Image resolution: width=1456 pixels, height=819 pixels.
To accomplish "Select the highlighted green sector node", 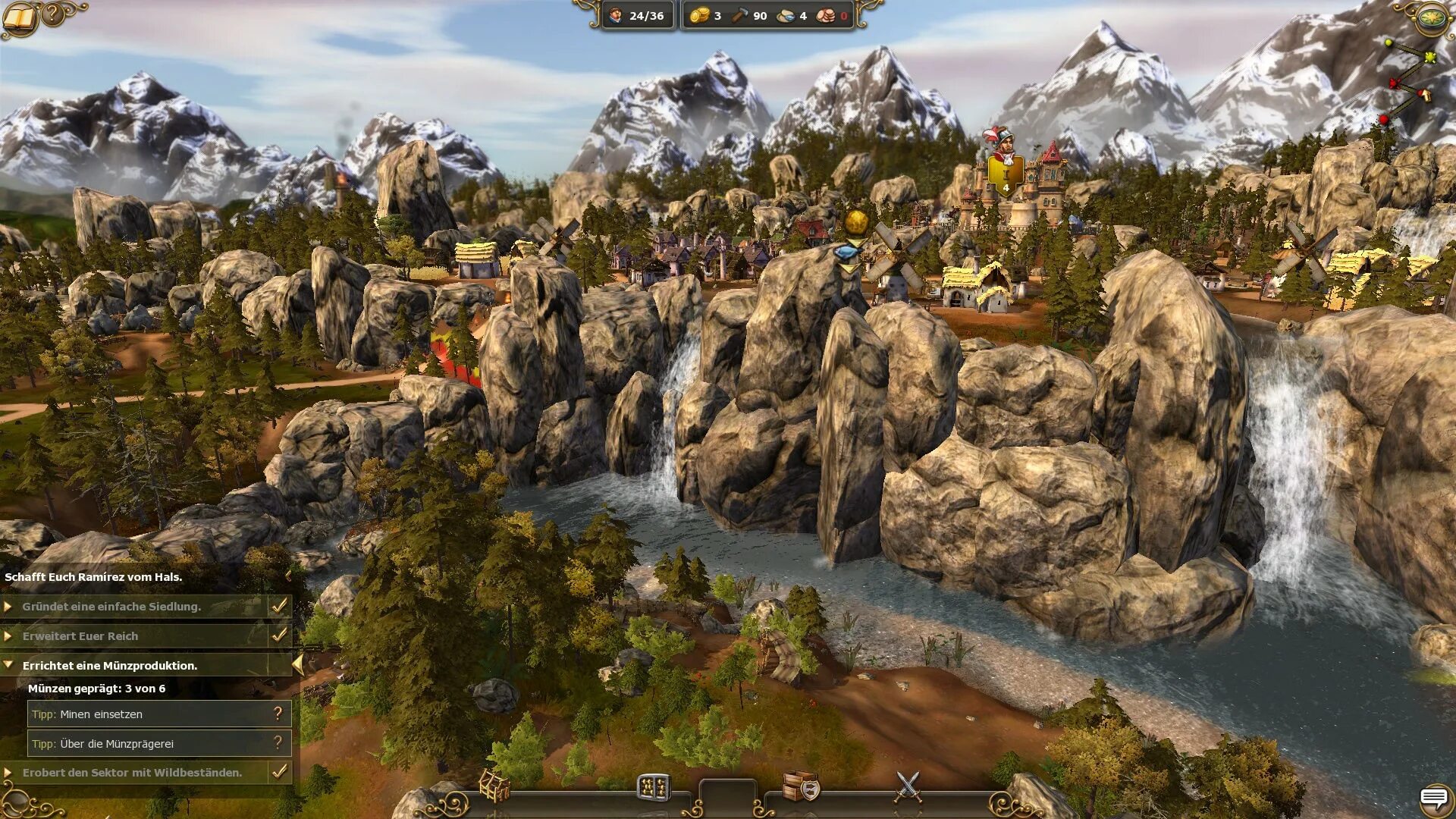I will click(1430, 58).
